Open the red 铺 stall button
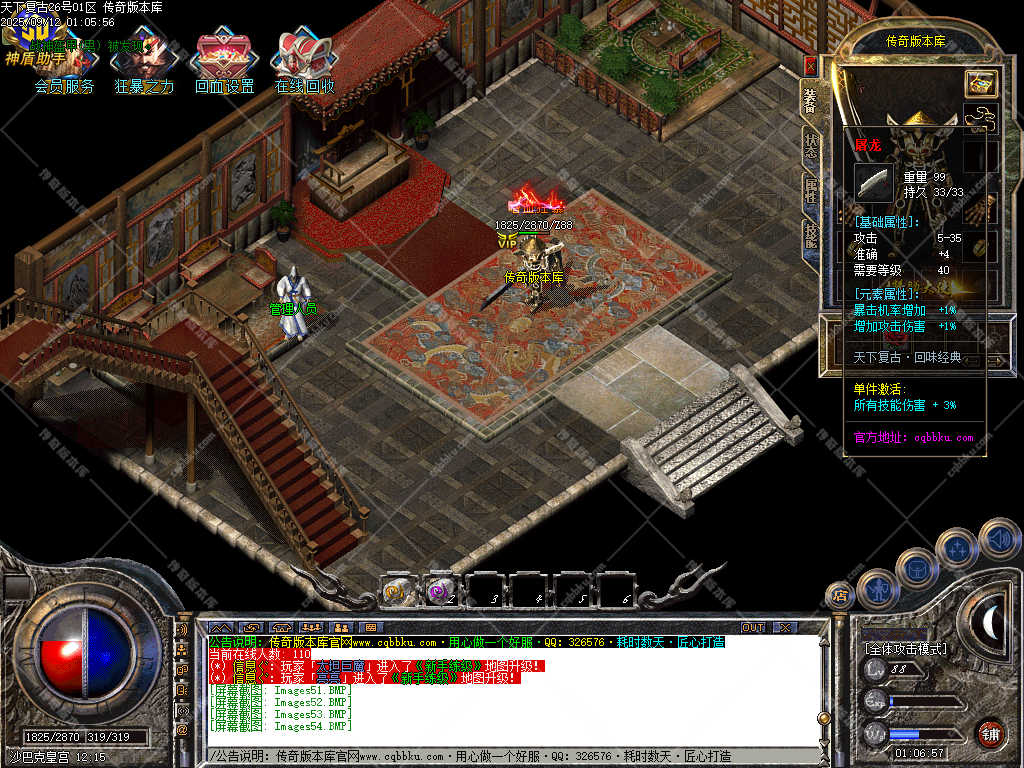Screen dimensions: 1024x768 [x=990, y=733]
